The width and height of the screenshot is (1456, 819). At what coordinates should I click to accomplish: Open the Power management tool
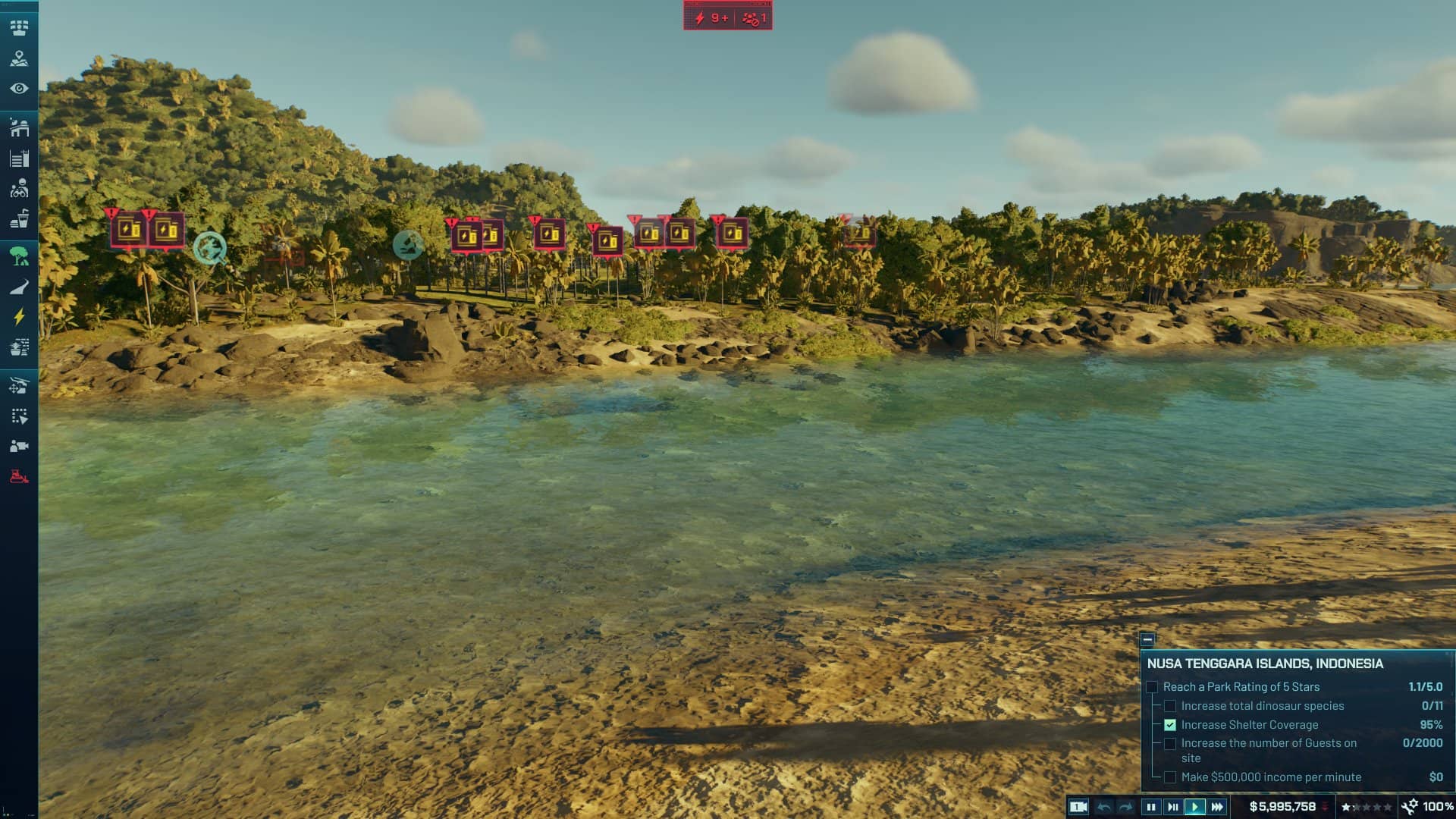click(20, 315)
